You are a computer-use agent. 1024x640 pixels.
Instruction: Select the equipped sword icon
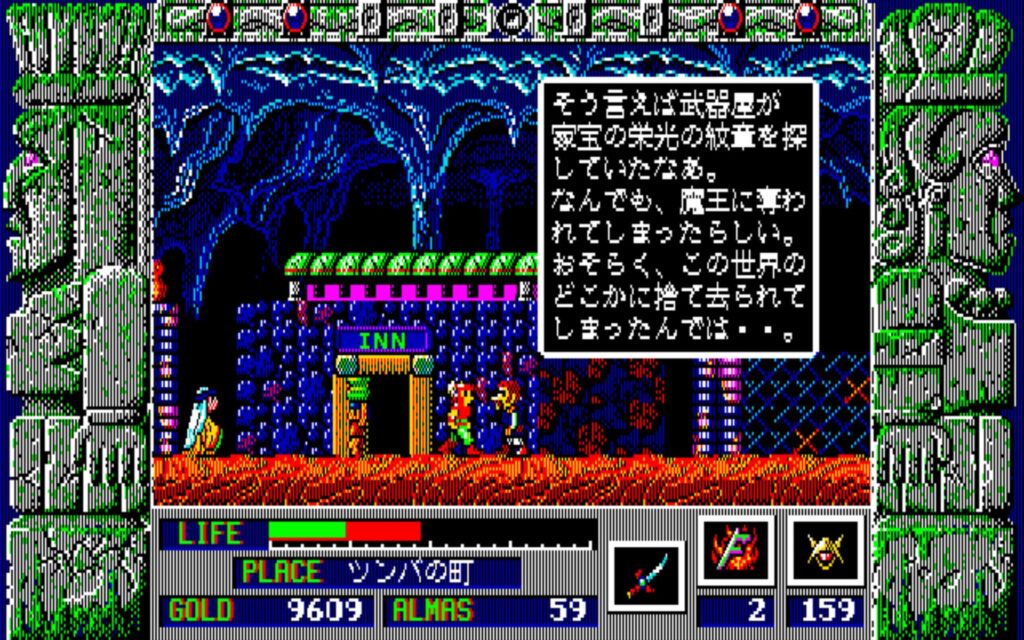[646, 576]
